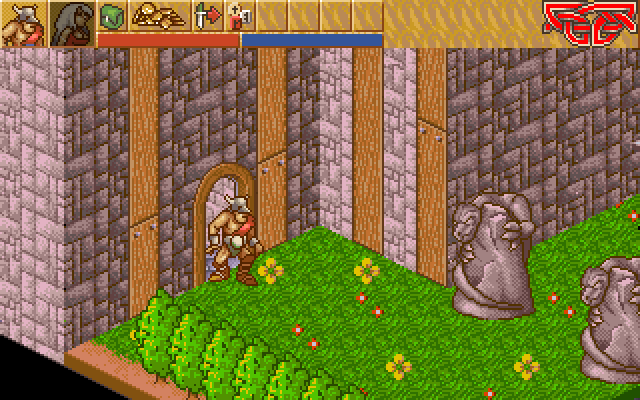Select the horned-helmet Viking portrait
The image size is (640, 400).
[x=22, y=24]
